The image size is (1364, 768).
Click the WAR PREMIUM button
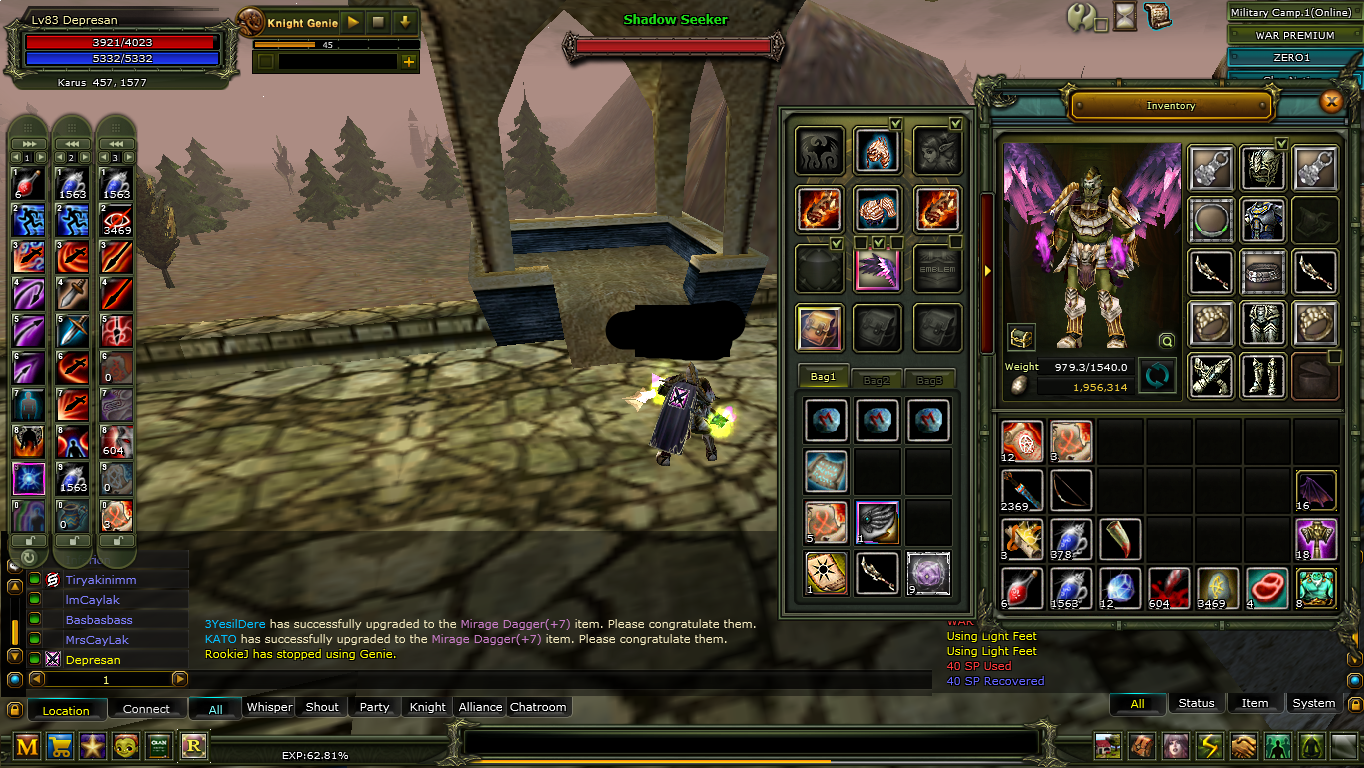[1295, 35]
